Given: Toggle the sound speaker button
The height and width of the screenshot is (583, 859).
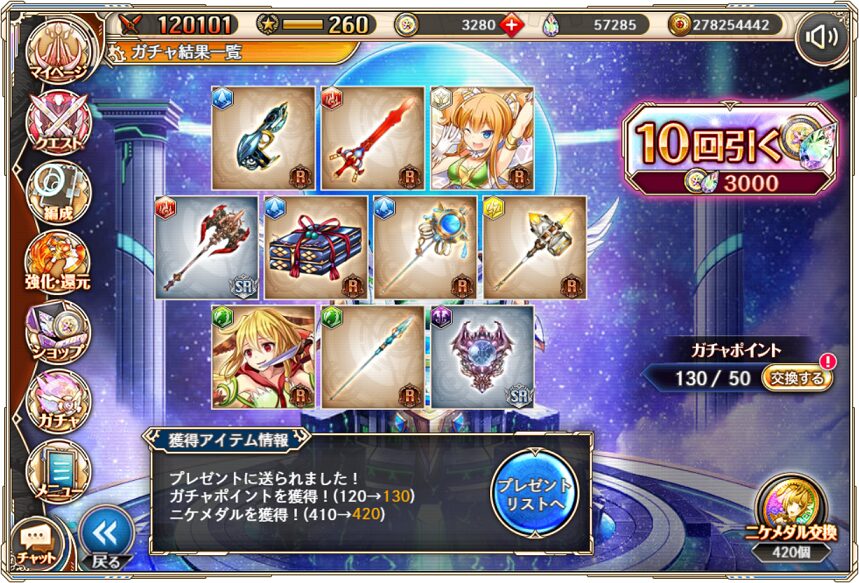Looking at the screenshot, I should pyautogui.click(x=822, y=38).
